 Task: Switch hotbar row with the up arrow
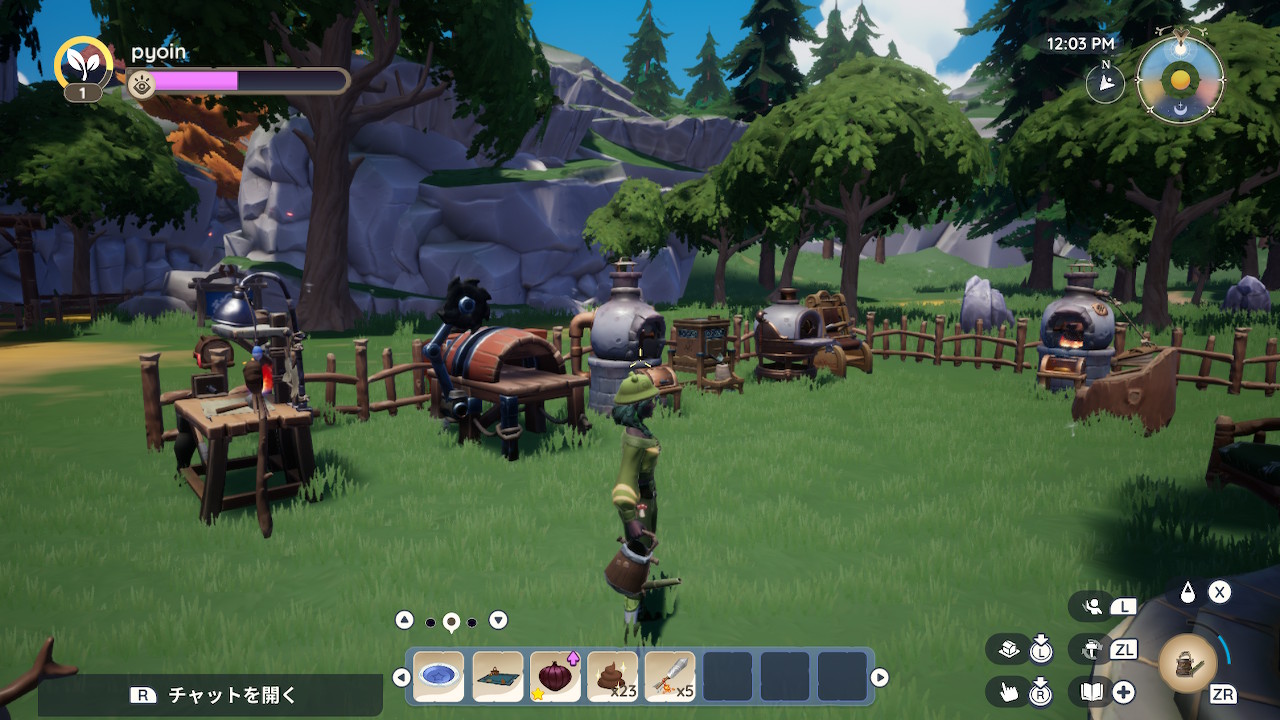pyautogui.click(x=404, y=620)
